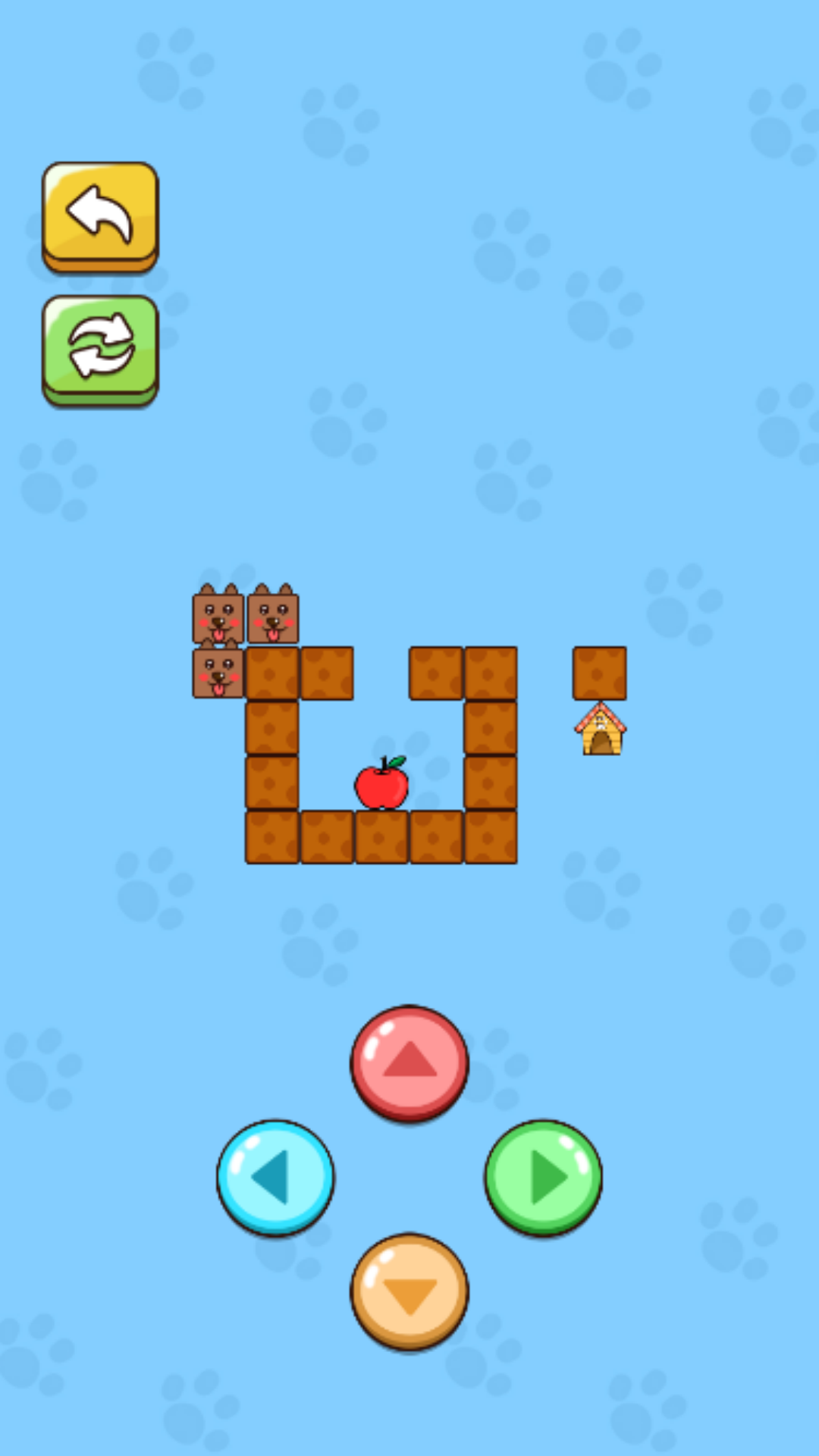Move left with the blue arrow button

[x=276, y=1177]
